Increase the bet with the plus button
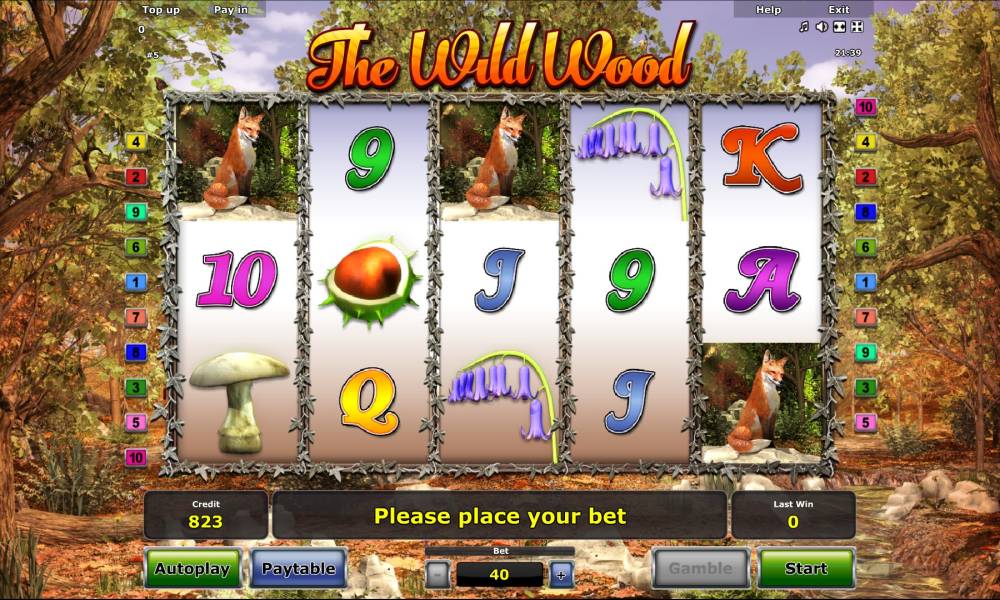Viewport: 1000px width, 600px height. [561, 574]
